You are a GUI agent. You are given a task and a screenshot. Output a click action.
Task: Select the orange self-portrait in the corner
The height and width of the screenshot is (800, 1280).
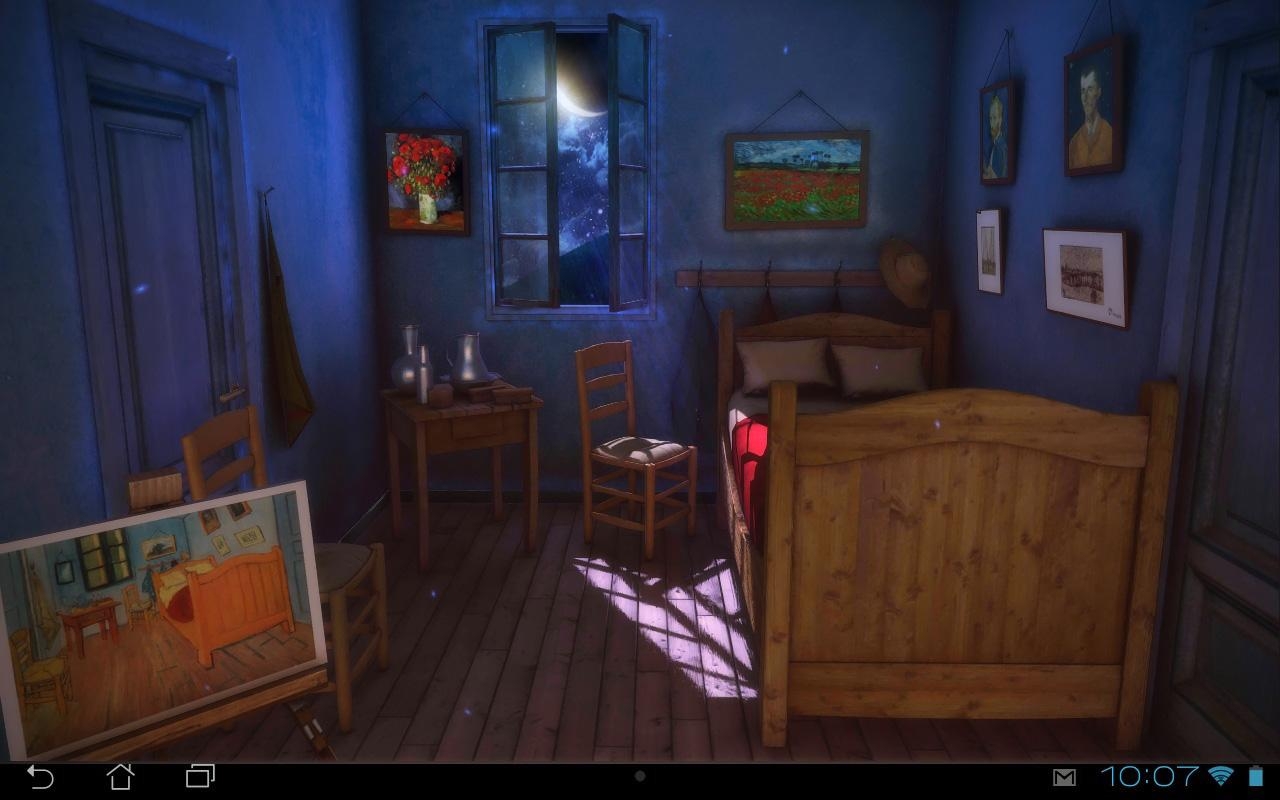1092,110
